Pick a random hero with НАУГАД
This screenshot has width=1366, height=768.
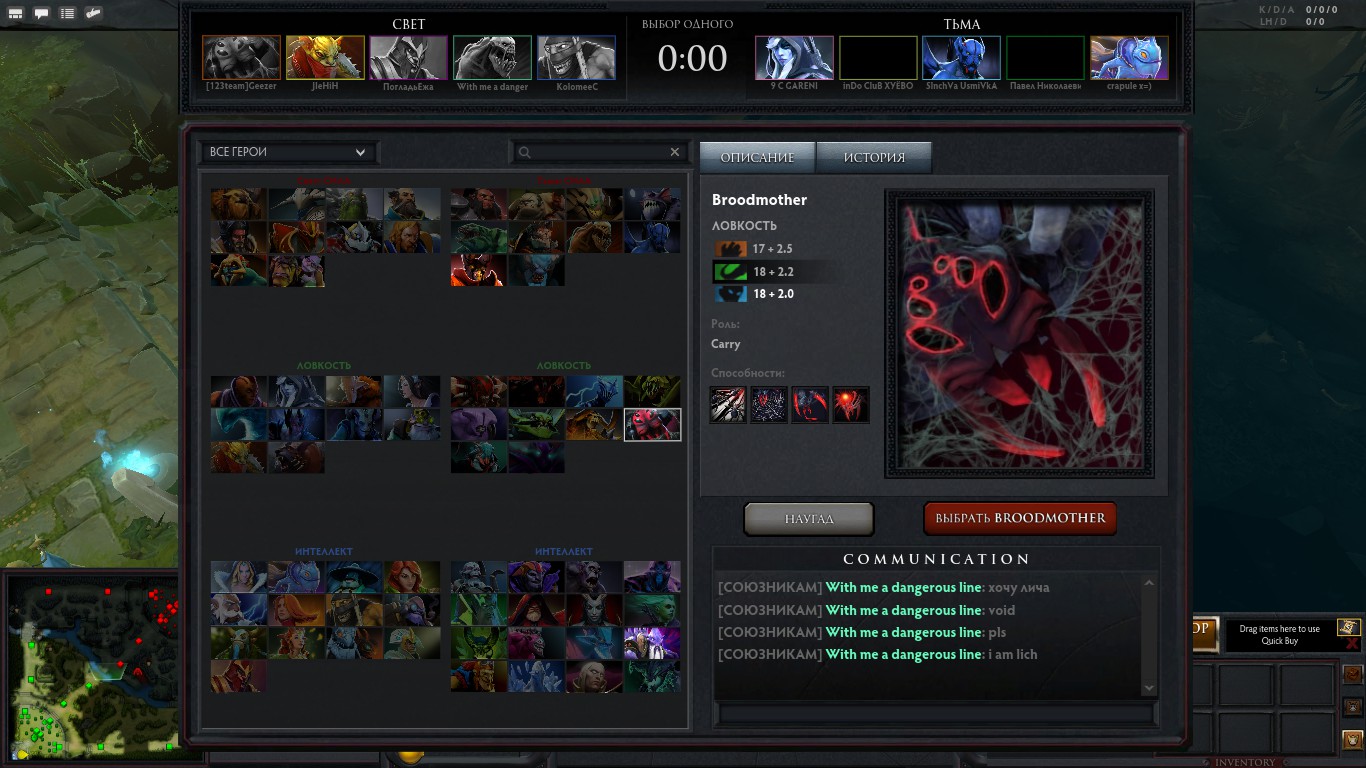click(x=809, y=519)
